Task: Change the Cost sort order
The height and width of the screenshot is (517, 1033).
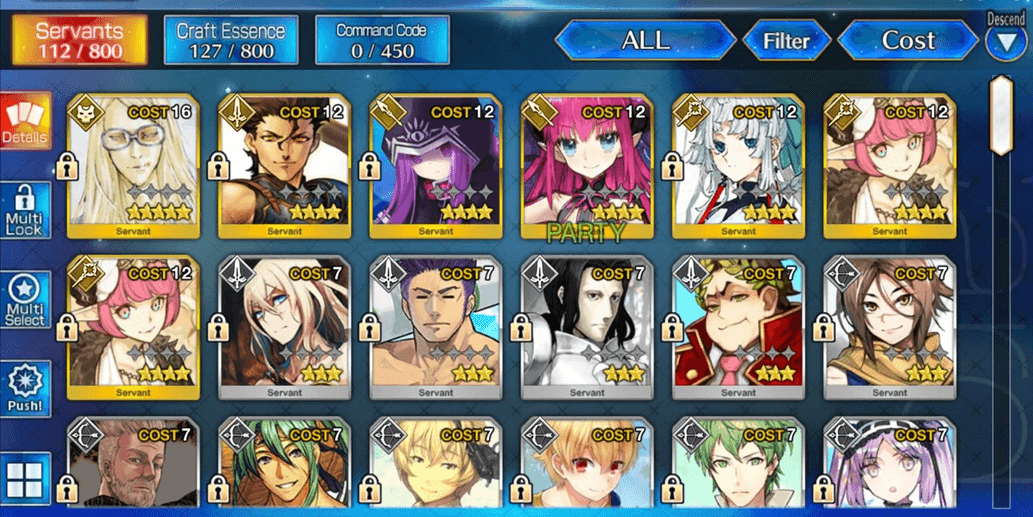Action: (x=907, y=41)
